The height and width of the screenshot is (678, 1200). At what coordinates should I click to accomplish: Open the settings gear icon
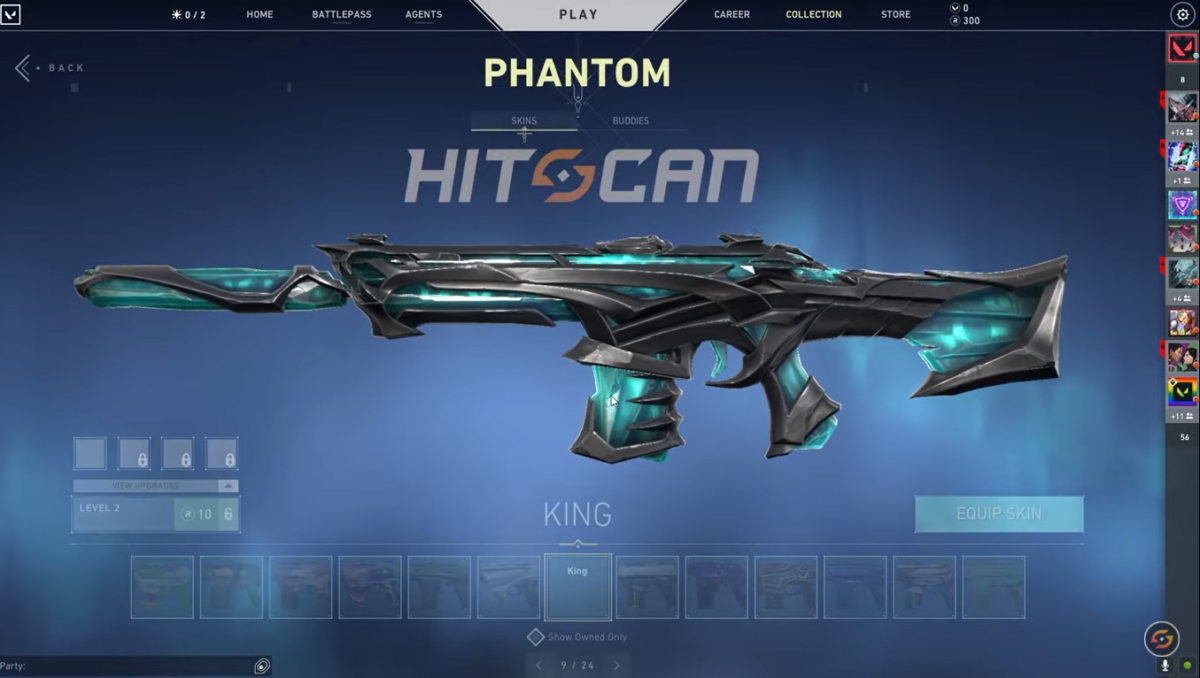coord(1181,15)
